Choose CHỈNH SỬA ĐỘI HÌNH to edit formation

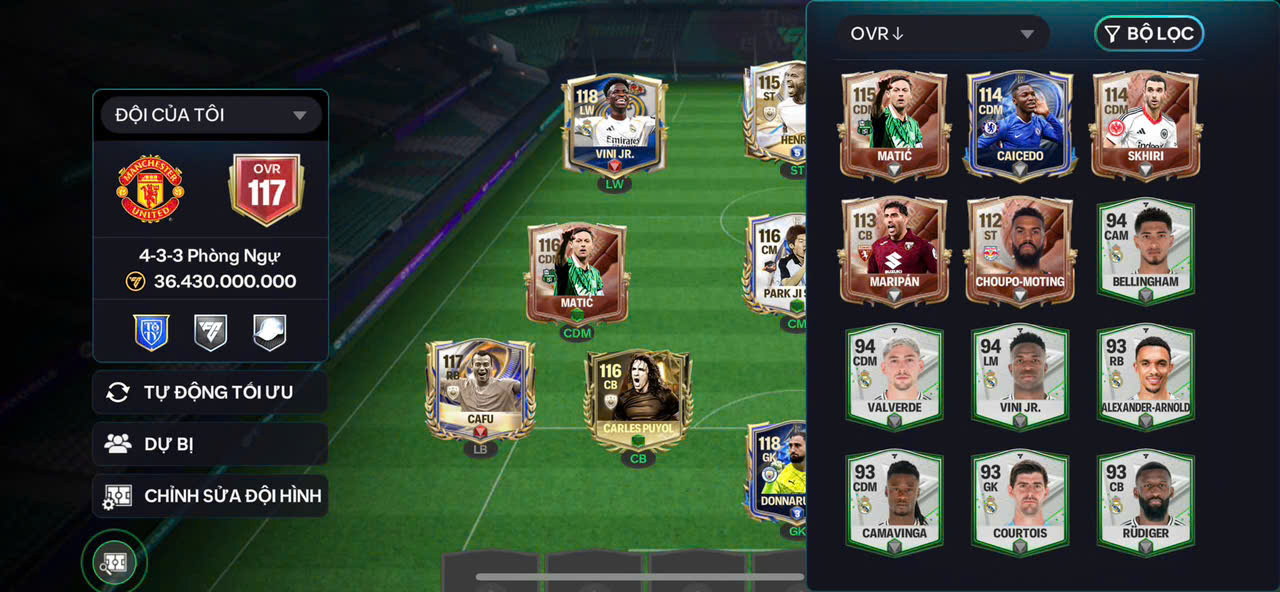coord(210,496)
